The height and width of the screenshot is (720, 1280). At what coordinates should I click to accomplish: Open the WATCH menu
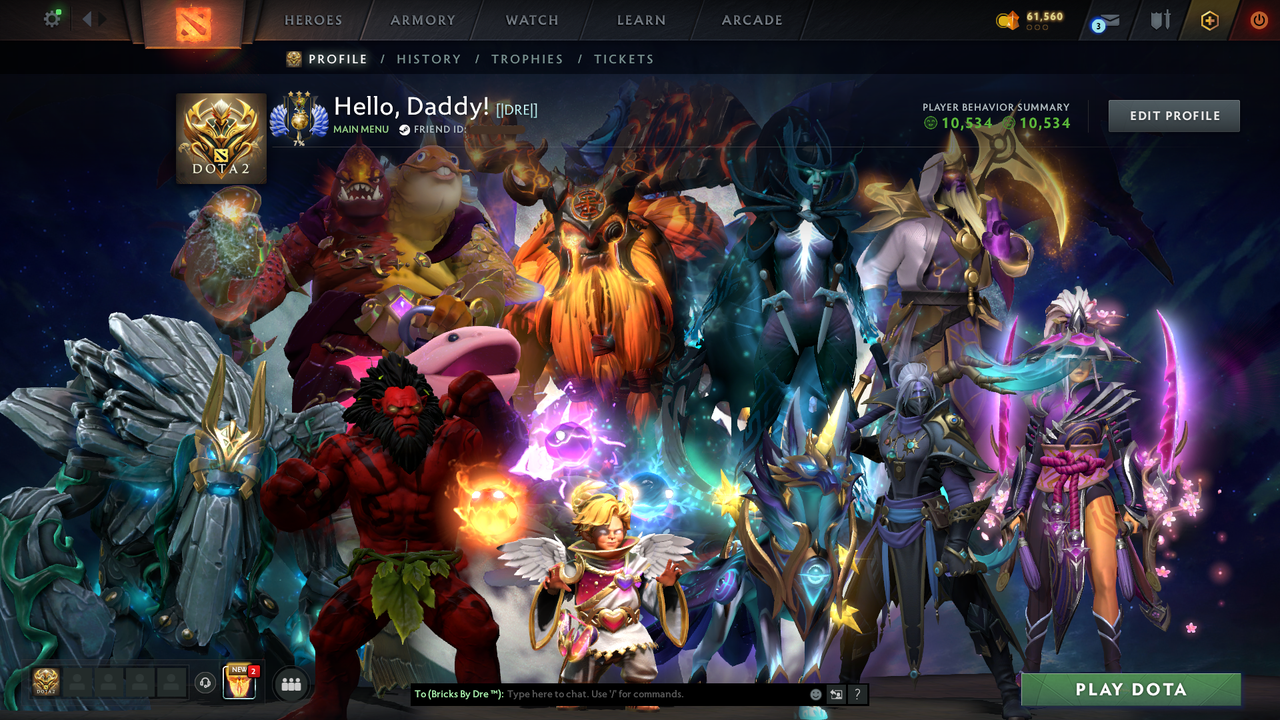(x=531, y=20)
